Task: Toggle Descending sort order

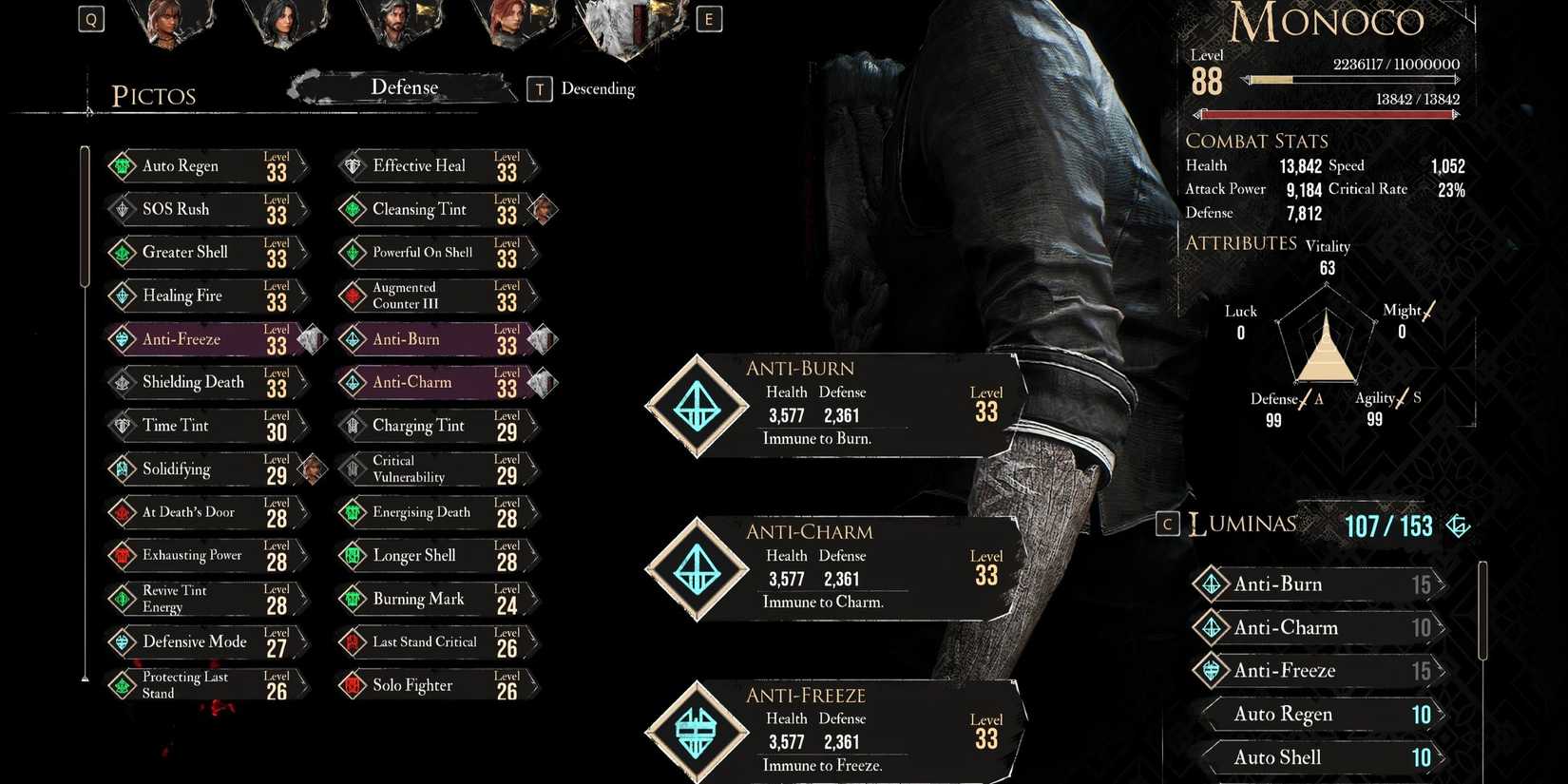Action: coord(539,88)
